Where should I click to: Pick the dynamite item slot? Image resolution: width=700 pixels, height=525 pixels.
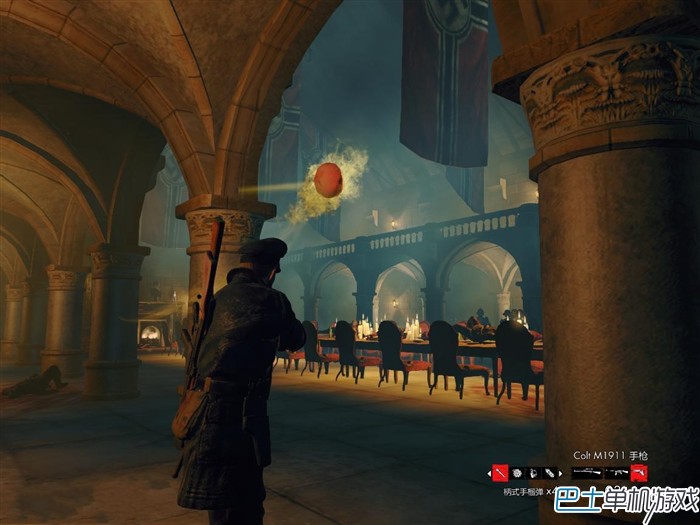[551, 472]
